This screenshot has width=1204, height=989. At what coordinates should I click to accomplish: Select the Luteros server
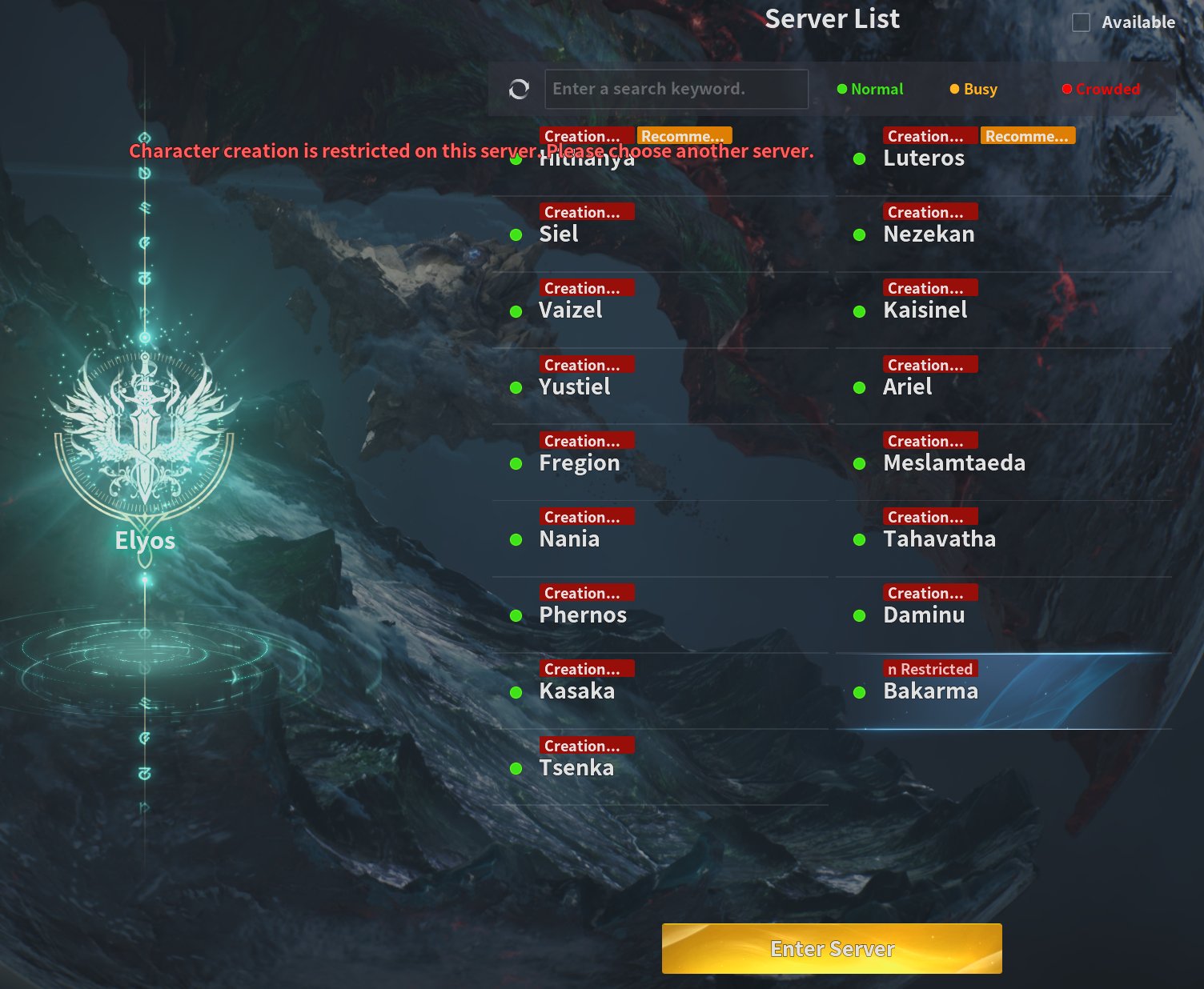click(x=923, y=158)
